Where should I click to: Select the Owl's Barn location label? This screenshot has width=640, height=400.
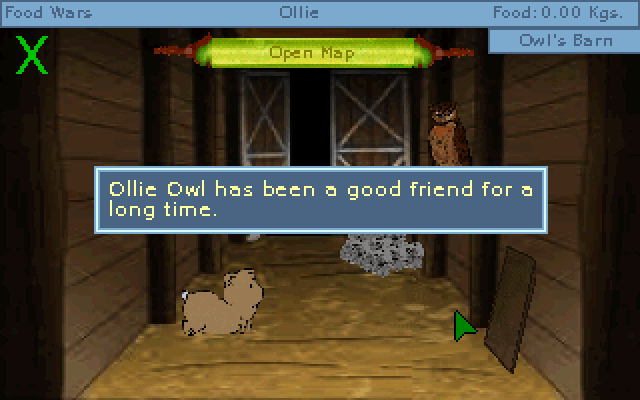[x=564, y=41]
